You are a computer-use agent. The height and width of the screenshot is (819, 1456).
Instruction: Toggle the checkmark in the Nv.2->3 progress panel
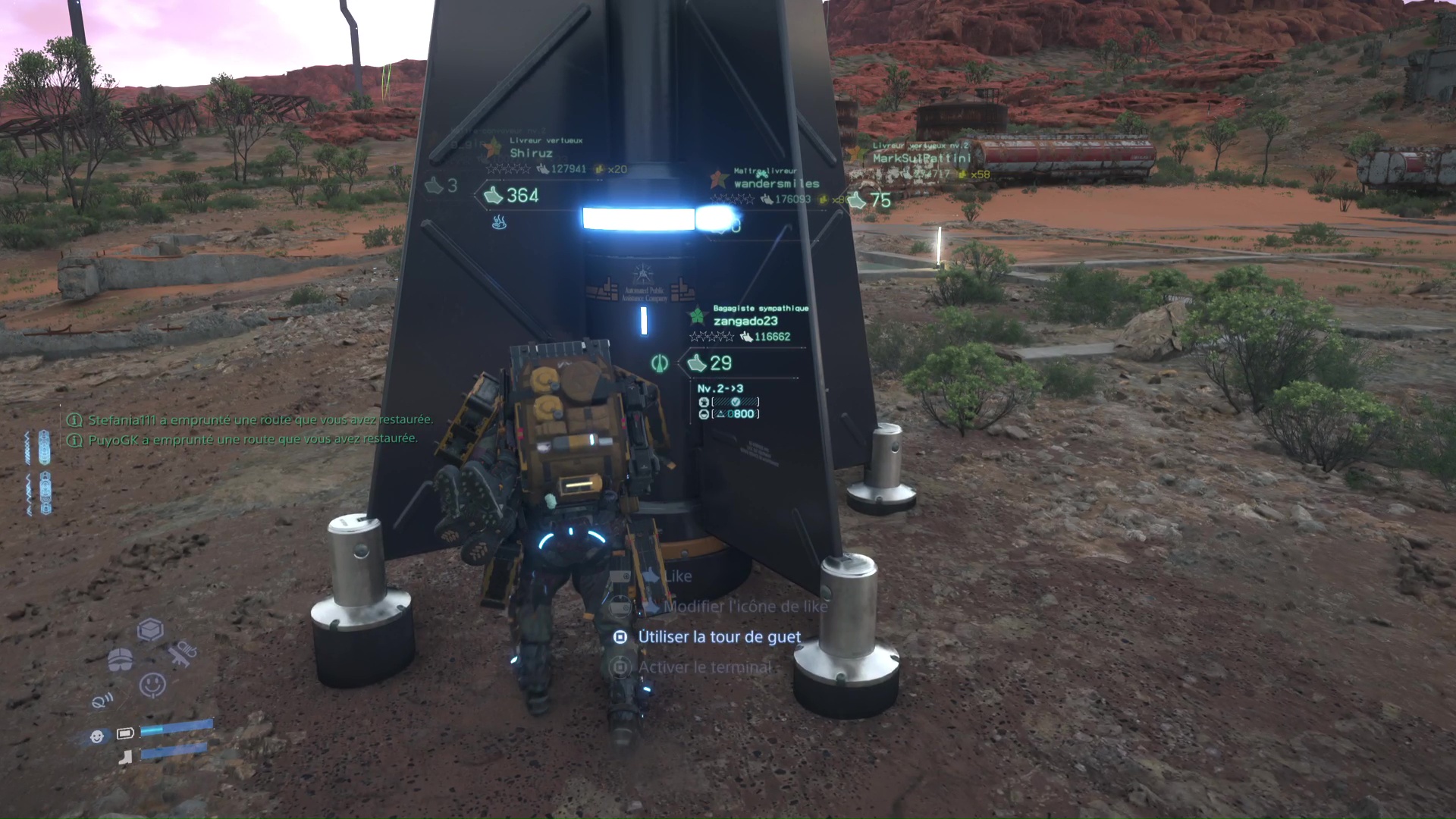(x=736, y=401)
